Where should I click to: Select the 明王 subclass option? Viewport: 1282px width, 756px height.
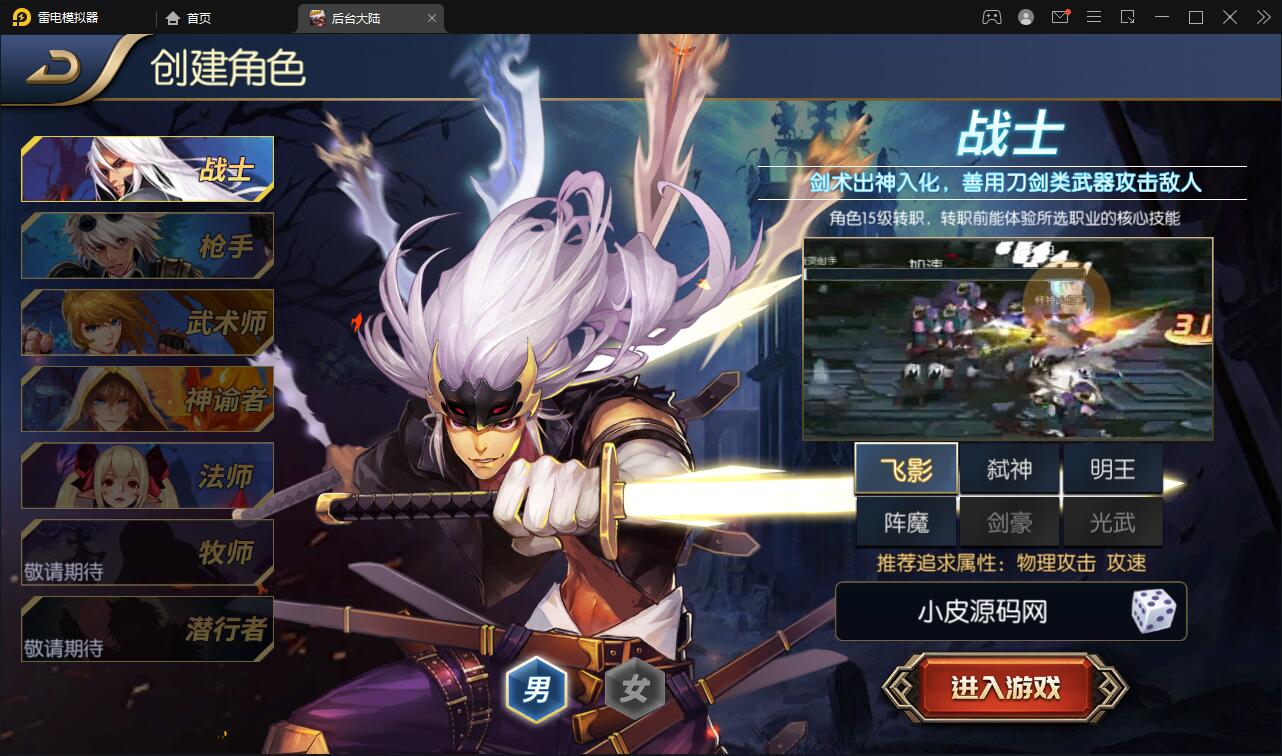1112,467
